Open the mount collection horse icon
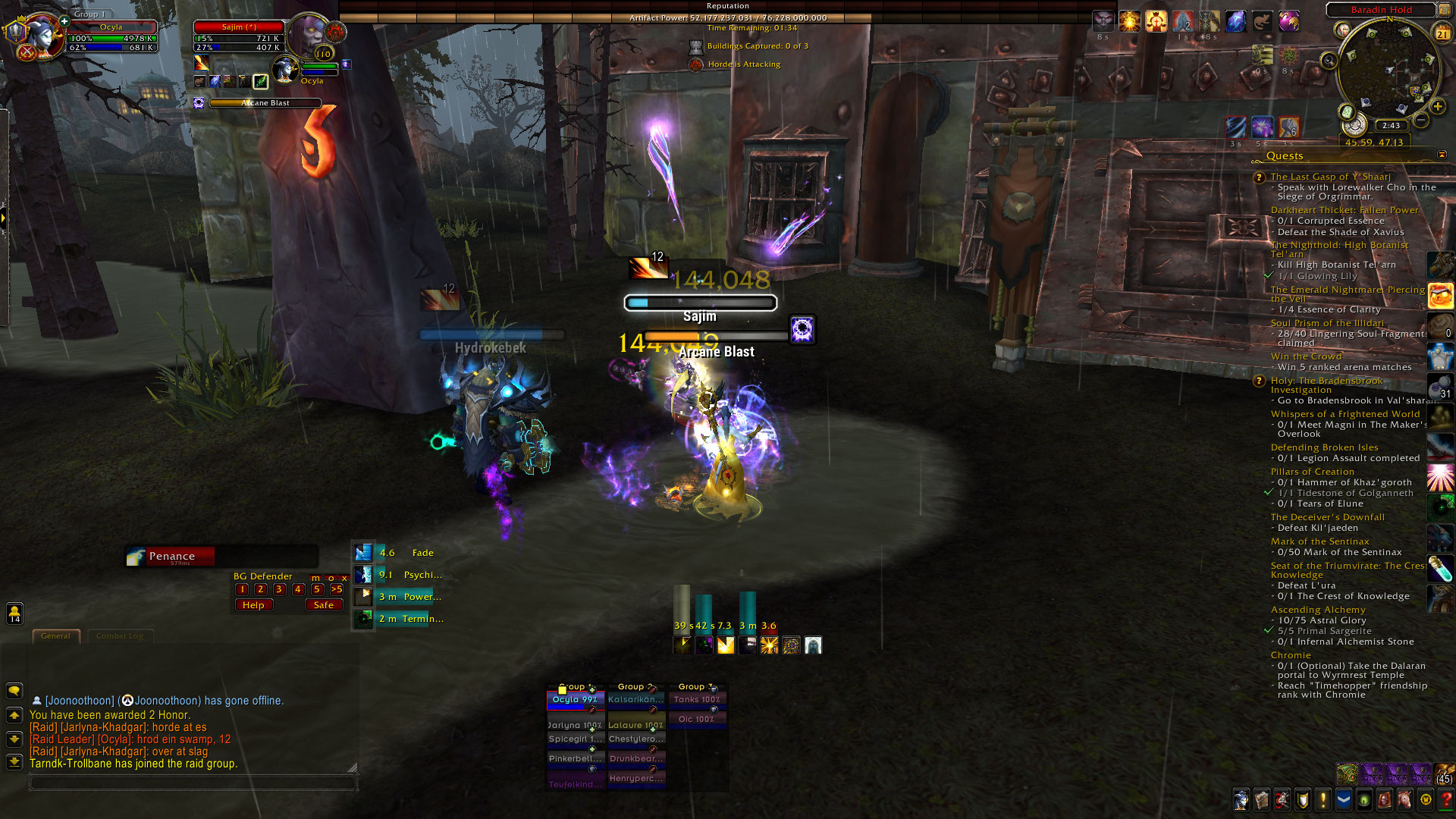The image size is (1456, 819). 1404,799
